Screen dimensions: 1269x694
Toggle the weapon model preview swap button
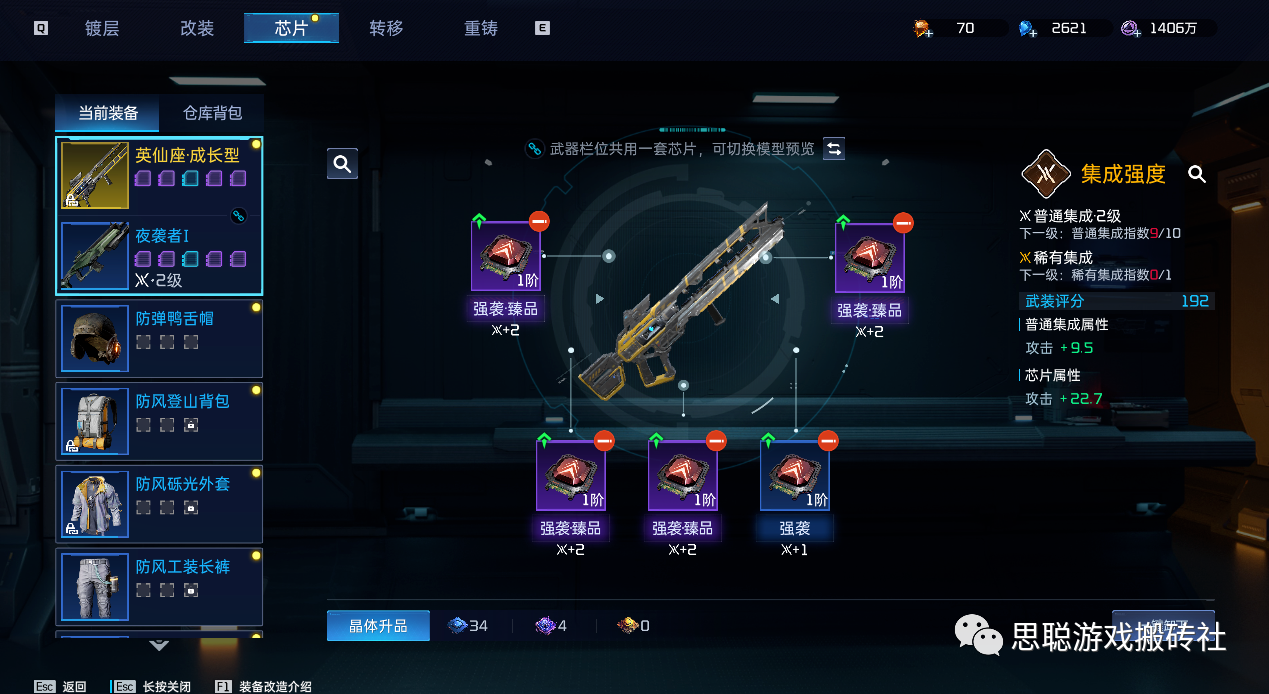click(x=834, y=149)
